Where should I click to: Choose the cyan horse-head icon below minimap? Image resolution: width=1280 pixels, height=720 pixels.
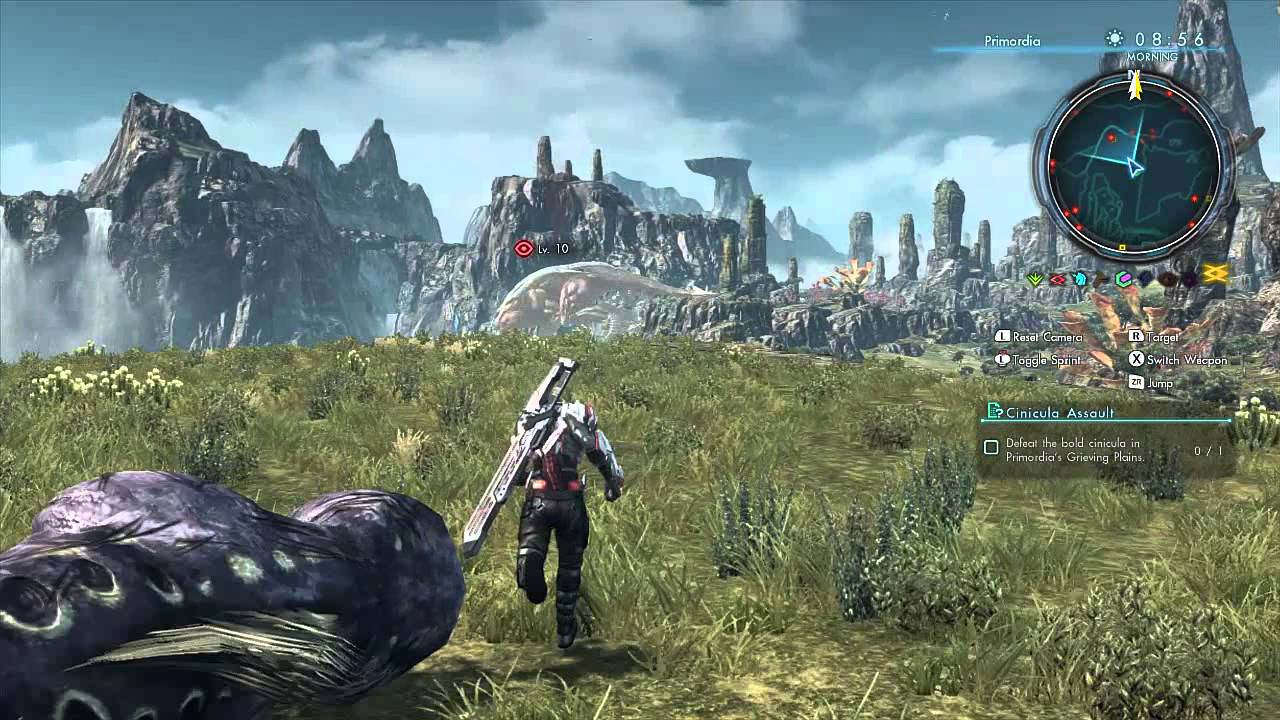click(1080, 279)
